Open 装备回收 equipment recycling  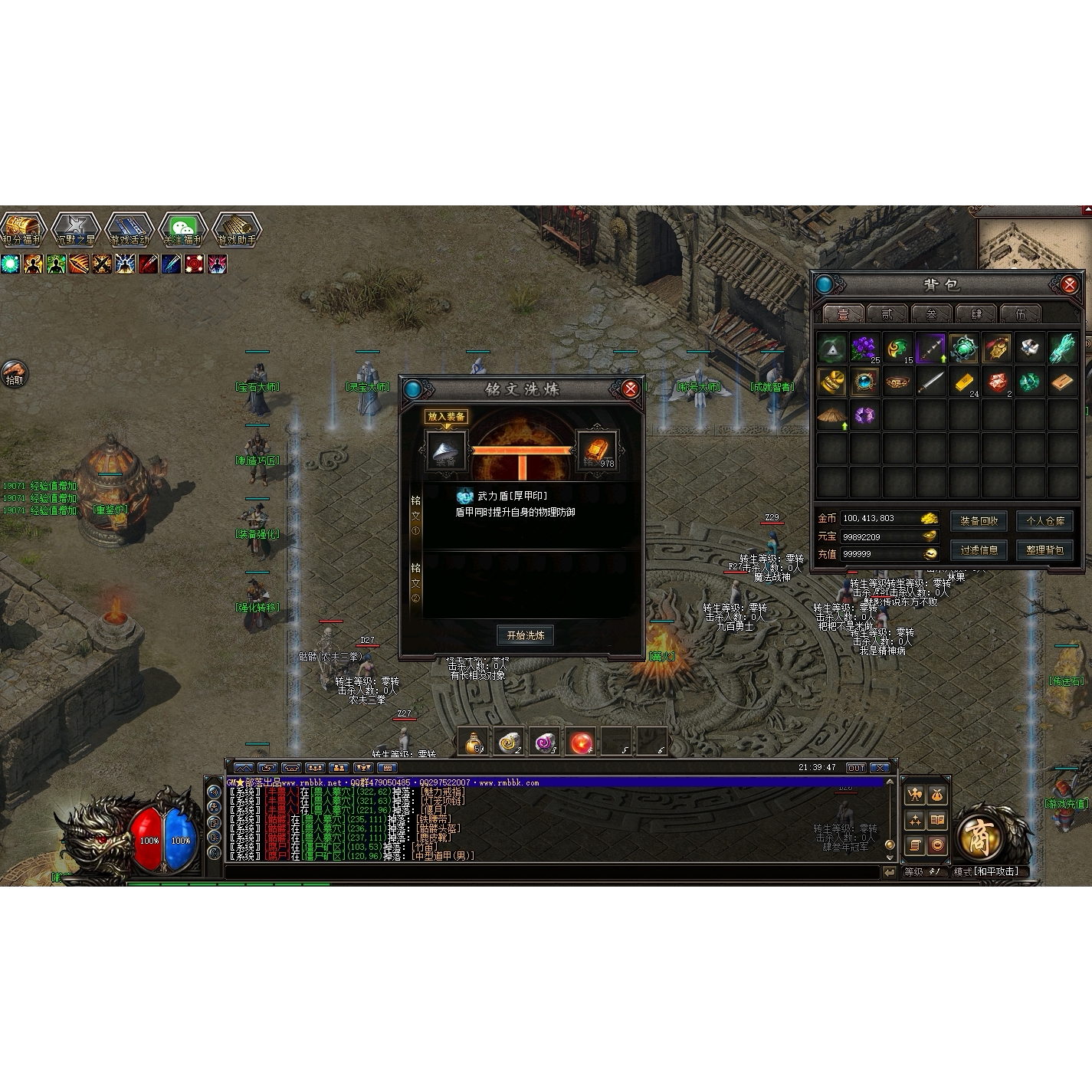click(979, 521)
